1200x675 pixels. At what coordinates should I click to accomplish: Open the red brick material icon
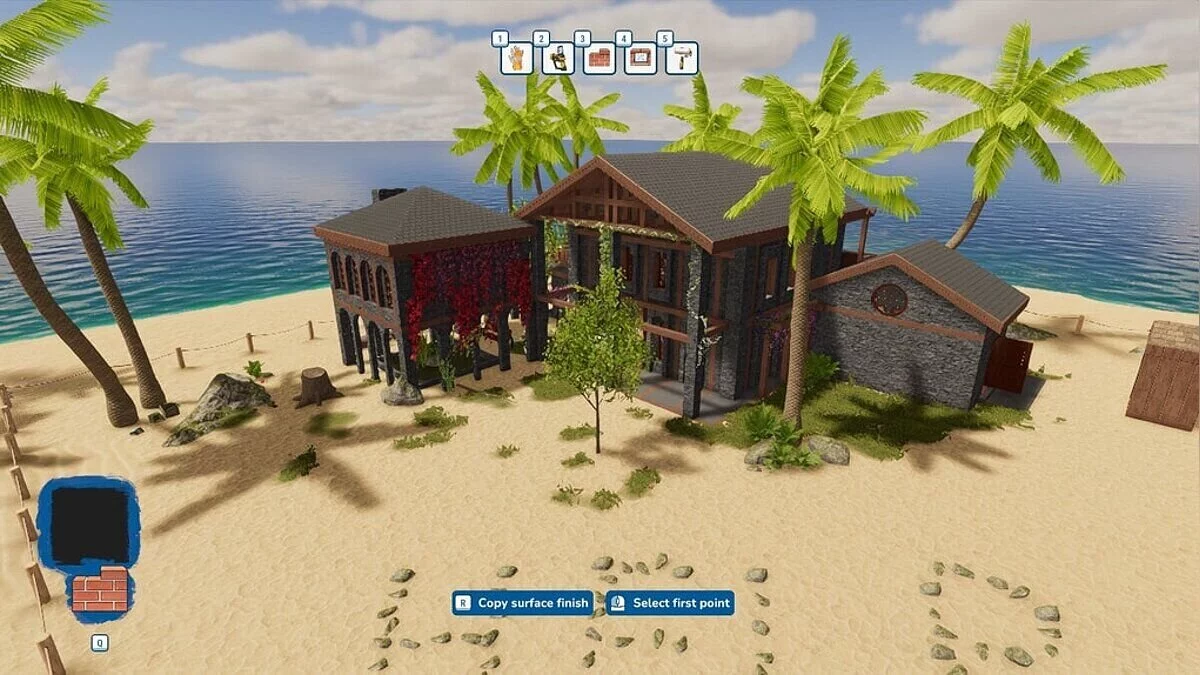click(100, 590)
